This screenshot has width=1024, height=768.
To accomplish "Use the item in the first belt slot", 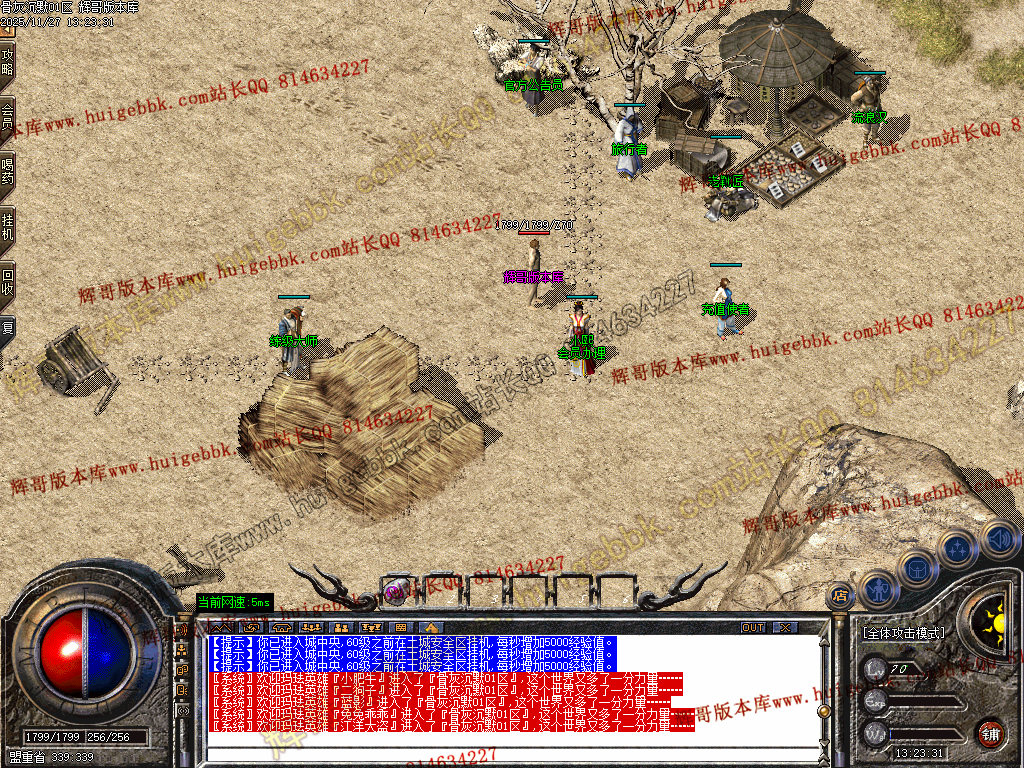I will (397, 592).
